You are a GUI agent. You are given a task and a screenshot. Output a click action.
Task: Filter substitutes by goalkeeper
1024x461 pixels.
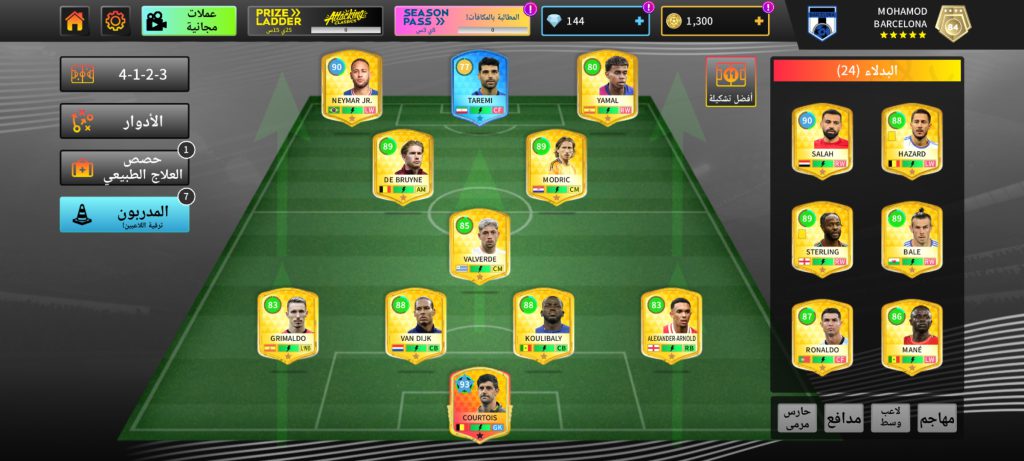click(798, 418)
